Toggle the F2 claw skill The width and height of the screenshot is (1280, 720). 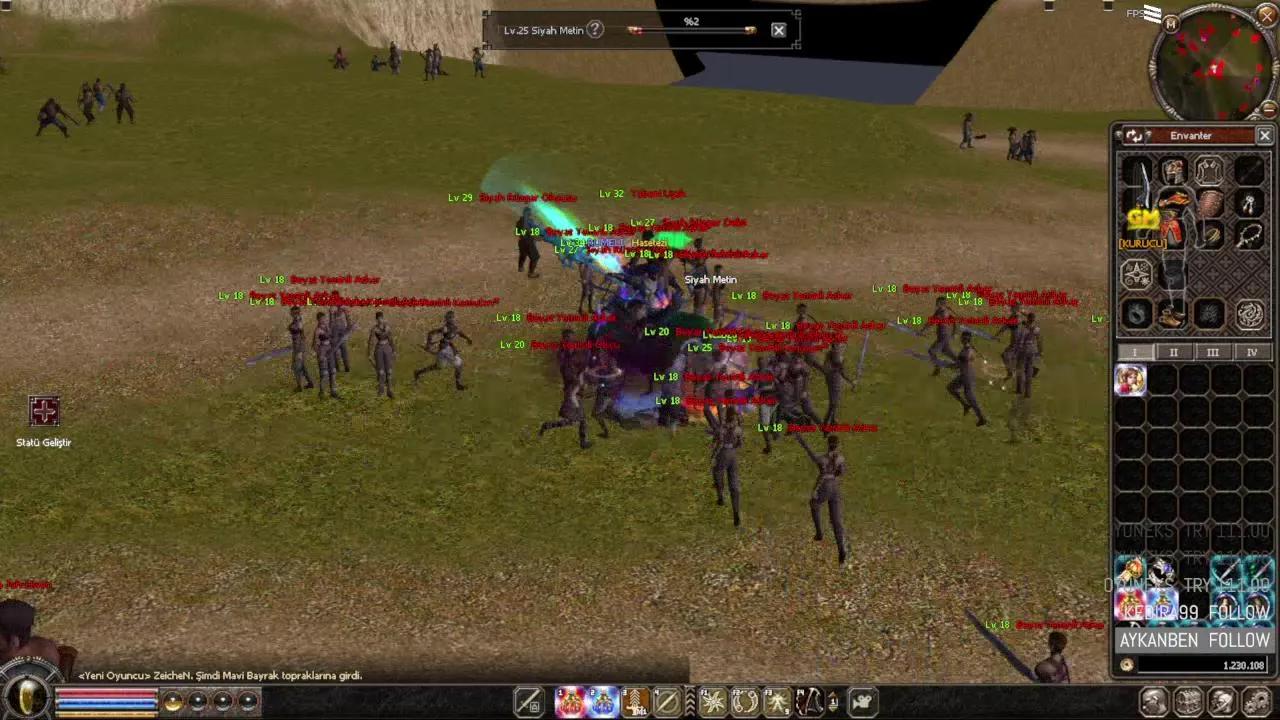(746, 702)
